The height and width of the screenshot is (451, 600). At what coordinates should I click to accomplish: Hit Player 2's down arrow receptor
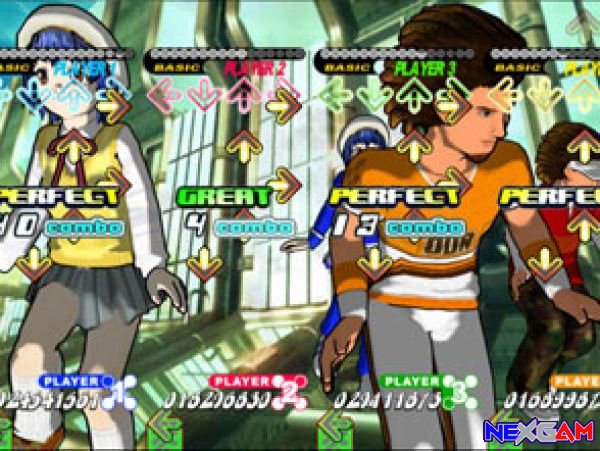tap(204, 96)
